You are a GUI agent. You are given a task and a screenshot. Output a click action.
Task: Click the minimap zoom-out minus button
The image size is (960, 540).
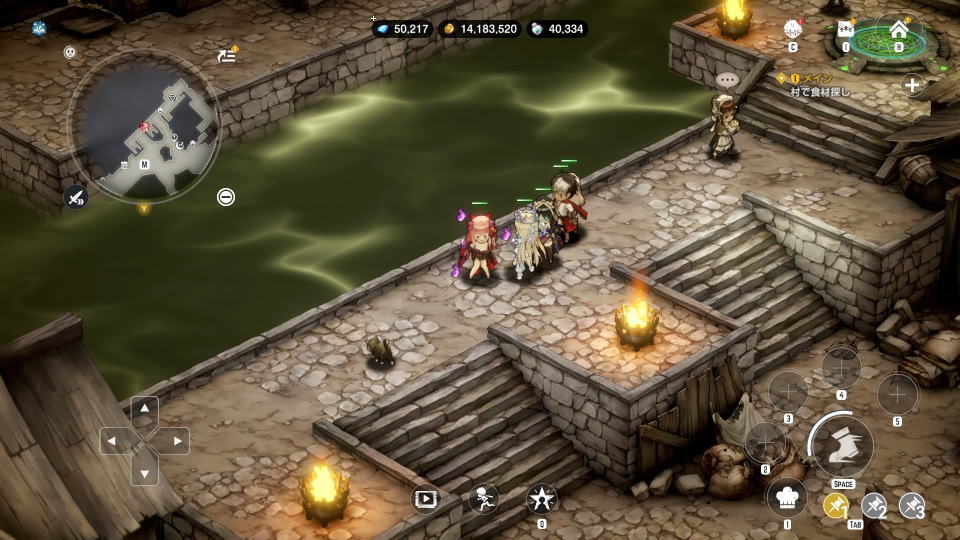[226, 197]
